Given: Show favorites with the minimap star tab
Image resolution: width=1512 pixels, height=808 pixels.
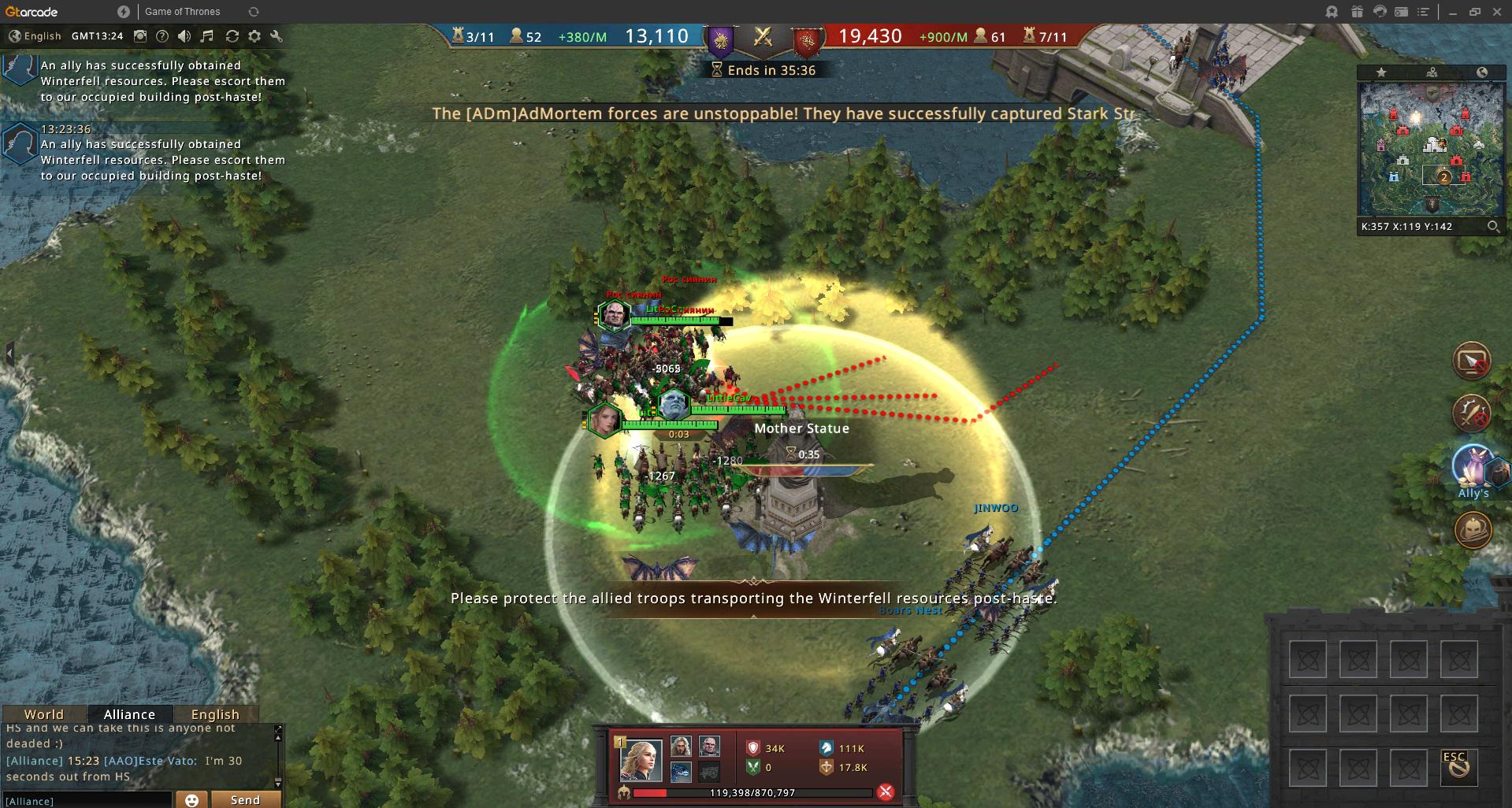Looking at the screenshot, I should 1381,72.
